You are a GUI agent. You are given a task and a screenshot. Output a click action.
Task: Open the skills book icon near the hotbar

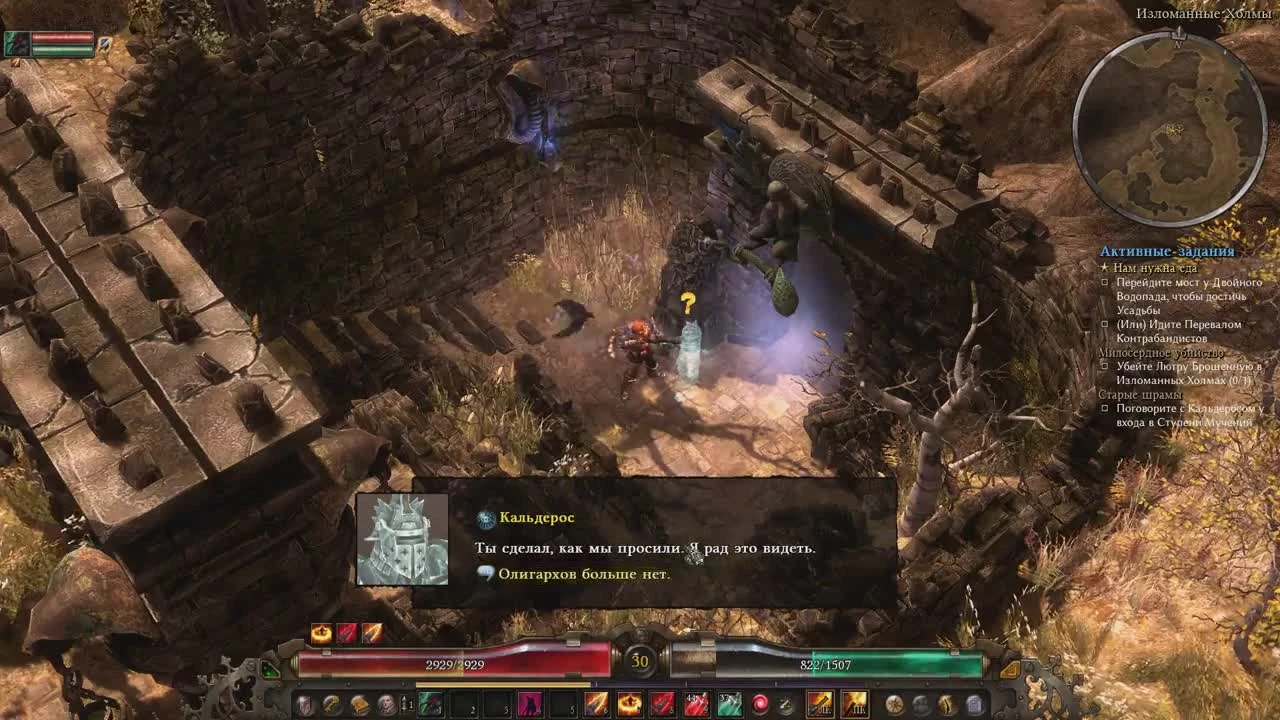(x=360, y=704)
